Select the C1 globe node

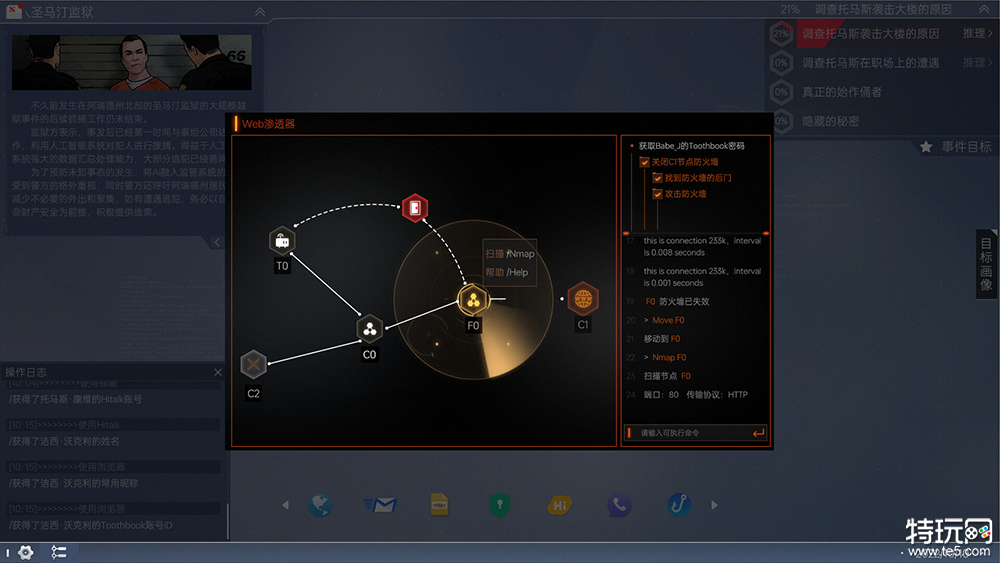(583, 298)
